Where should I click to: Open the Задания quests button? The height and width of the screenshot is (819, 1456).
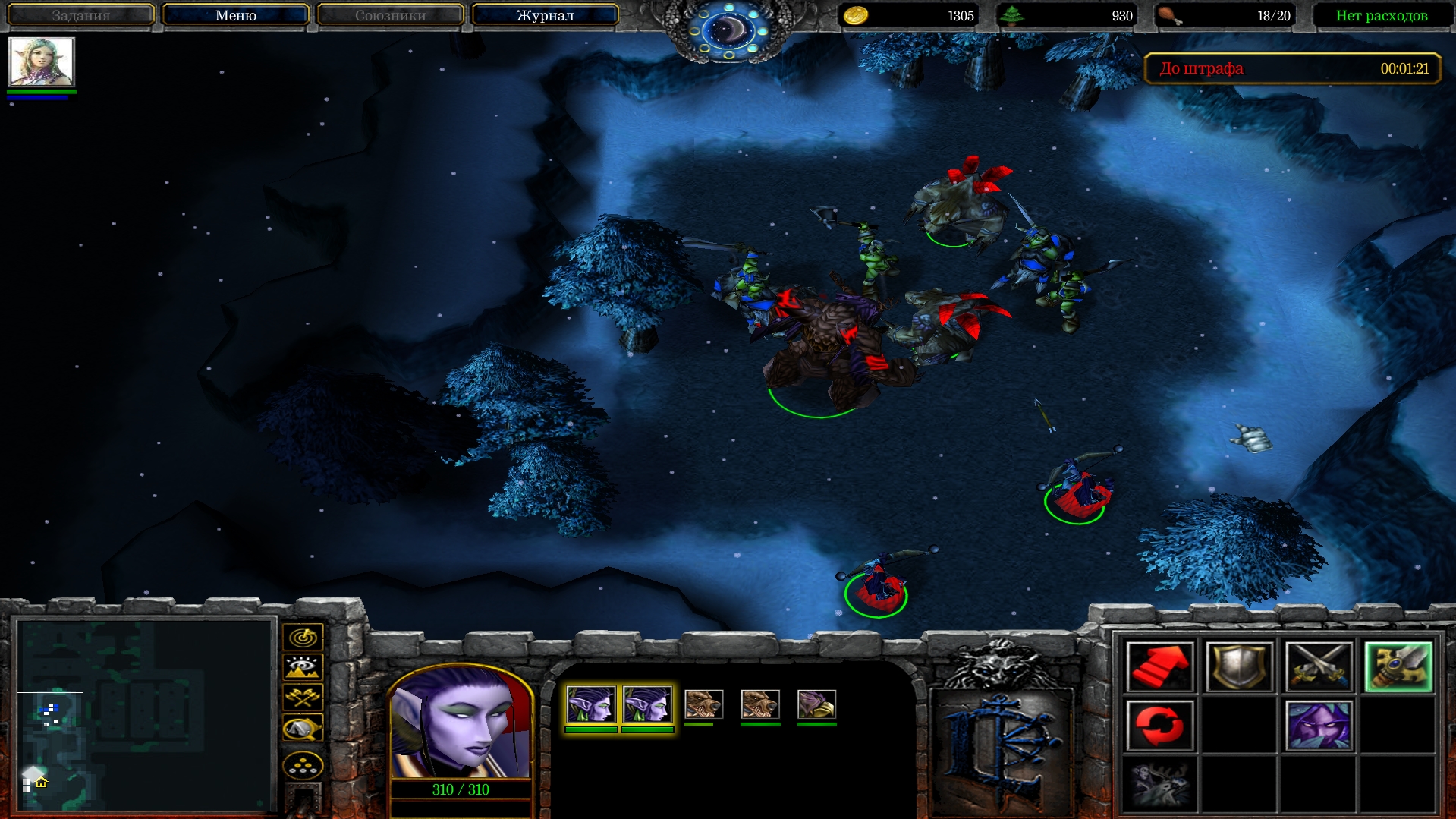click(x=80, y=15)
